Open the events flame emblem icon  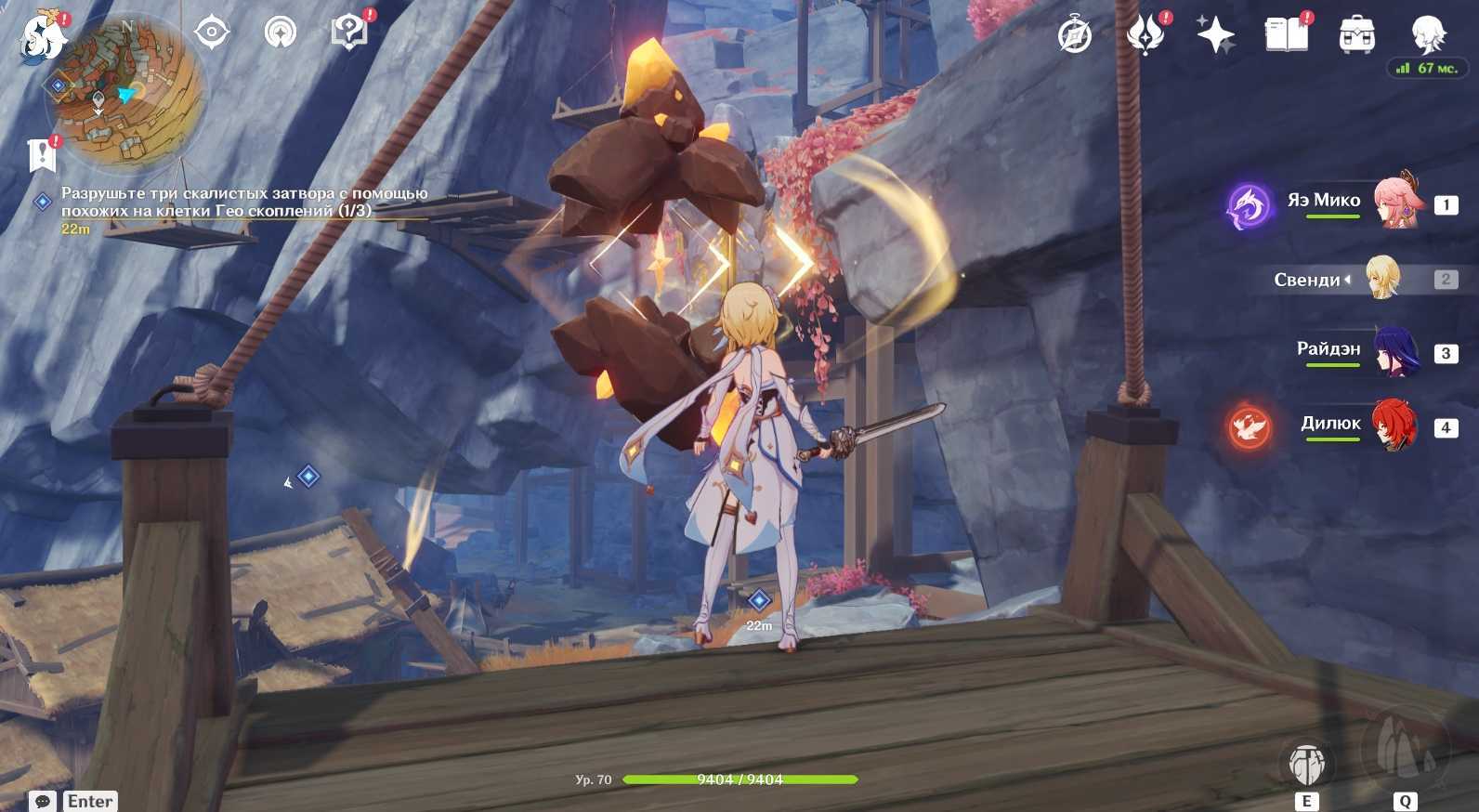[1145, 35]
